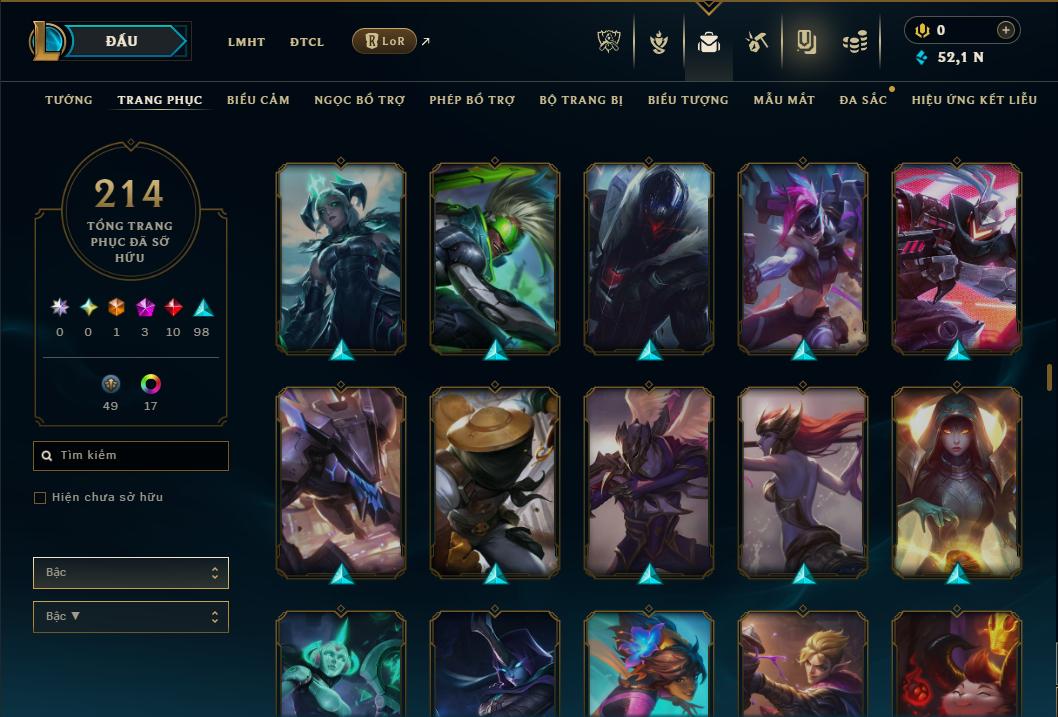Screen dimensions: 1058x717
Task: Go to the PHÉP BỔ TRỢ tab
Action: tap(472, 100)
